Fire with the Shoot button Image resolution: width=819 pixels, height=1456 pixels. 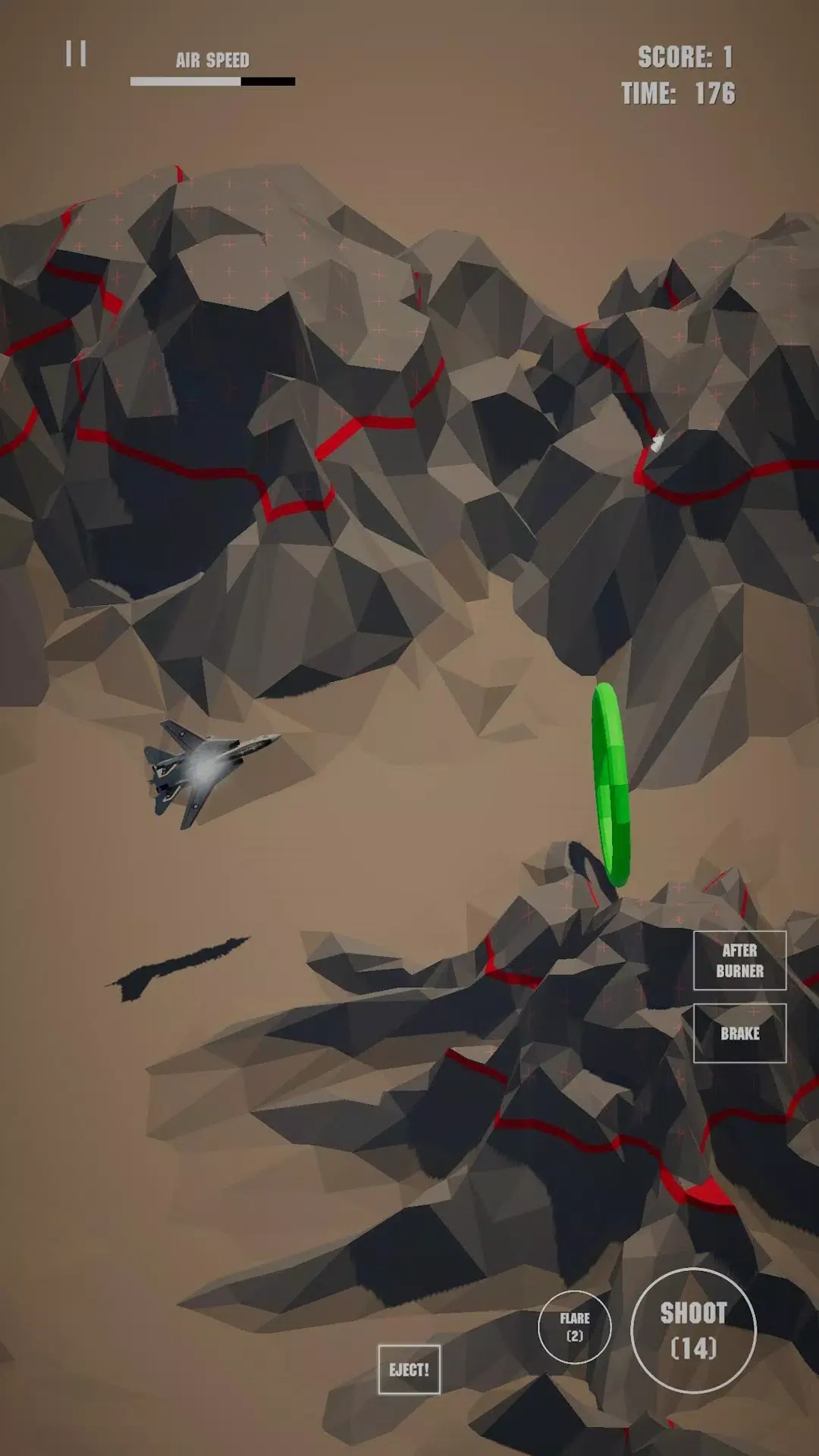click(693, 1330)
